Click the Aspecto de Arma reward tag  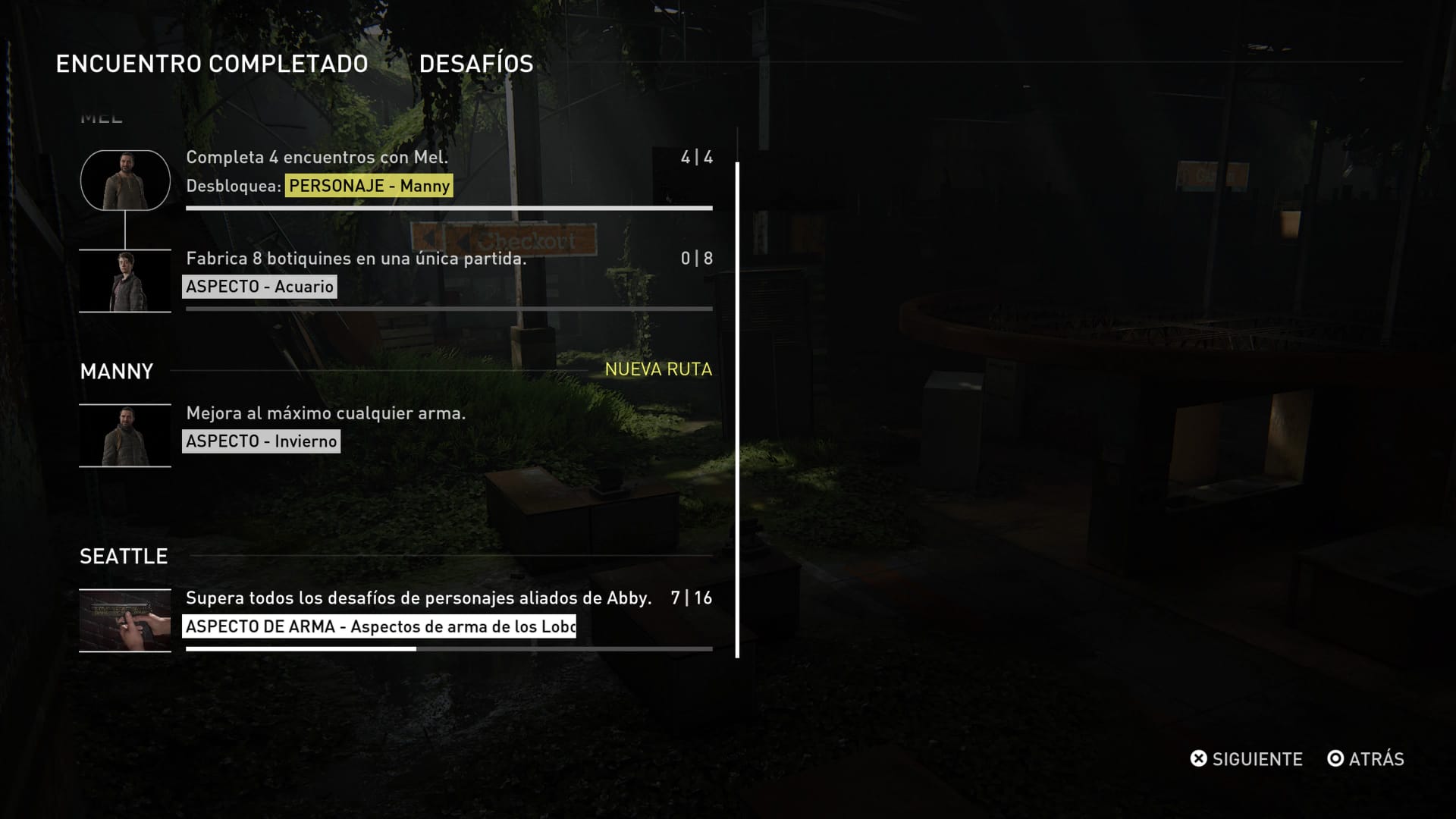[379, 626]
